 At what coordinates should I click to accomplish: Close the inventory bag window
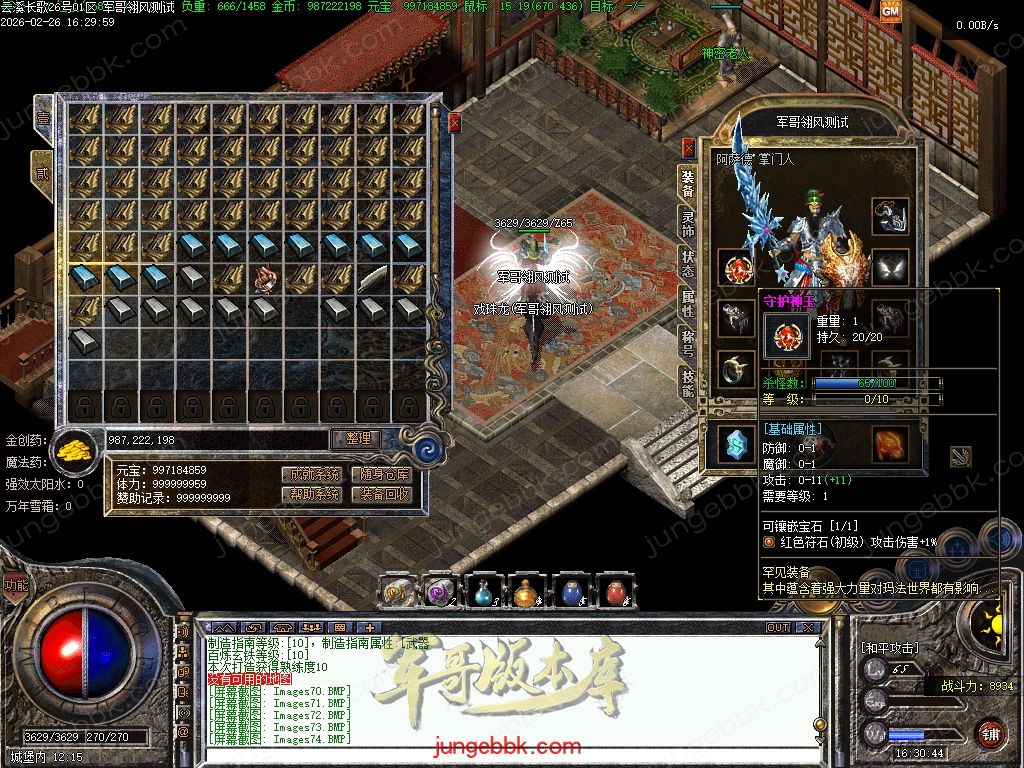[455, 122]
